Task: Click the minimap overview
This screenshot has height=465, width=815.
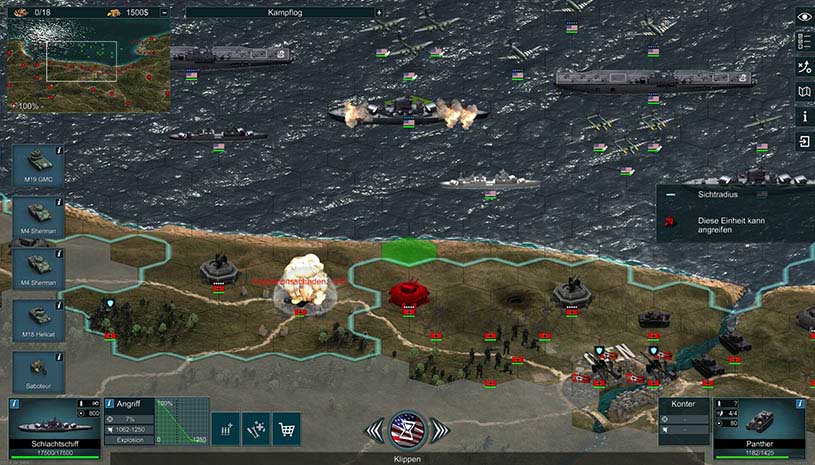Action: coord(84,64)
